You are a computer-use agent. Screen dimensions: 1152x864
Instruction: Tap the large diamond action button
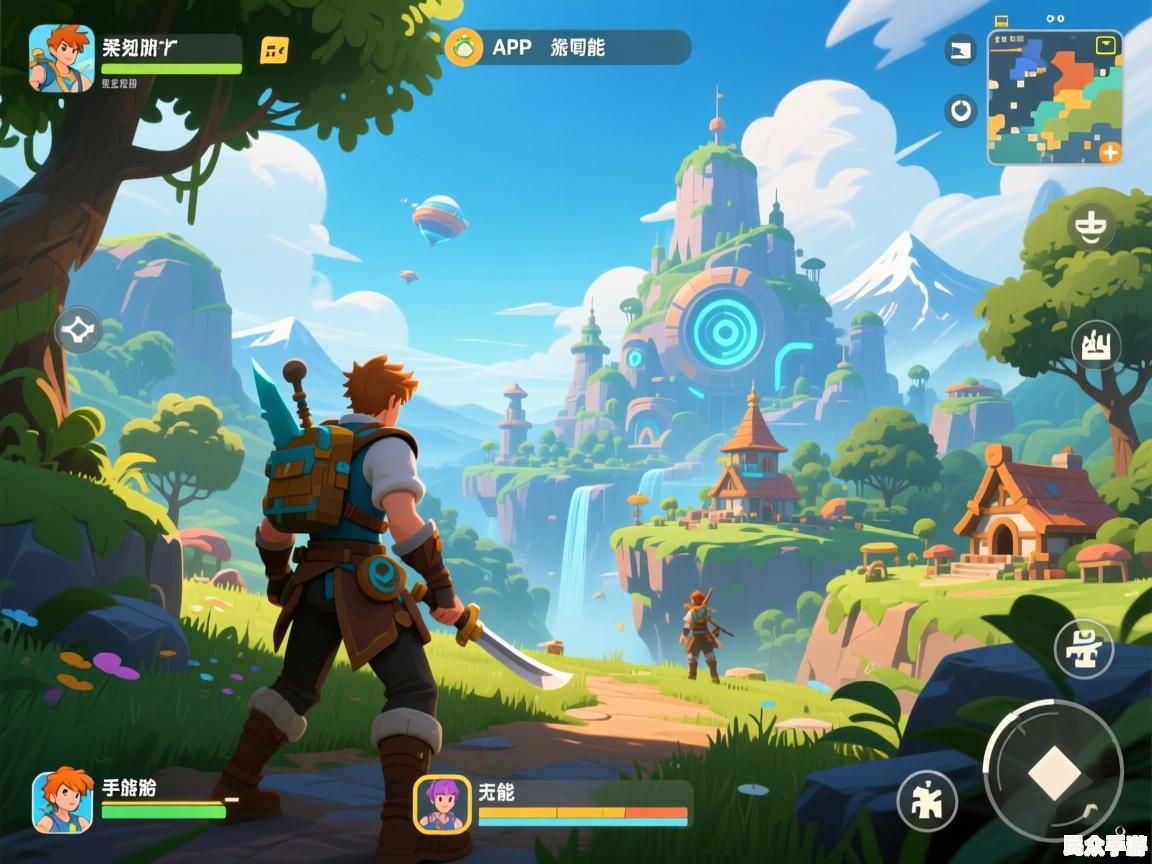click(x=1053, y=771)
